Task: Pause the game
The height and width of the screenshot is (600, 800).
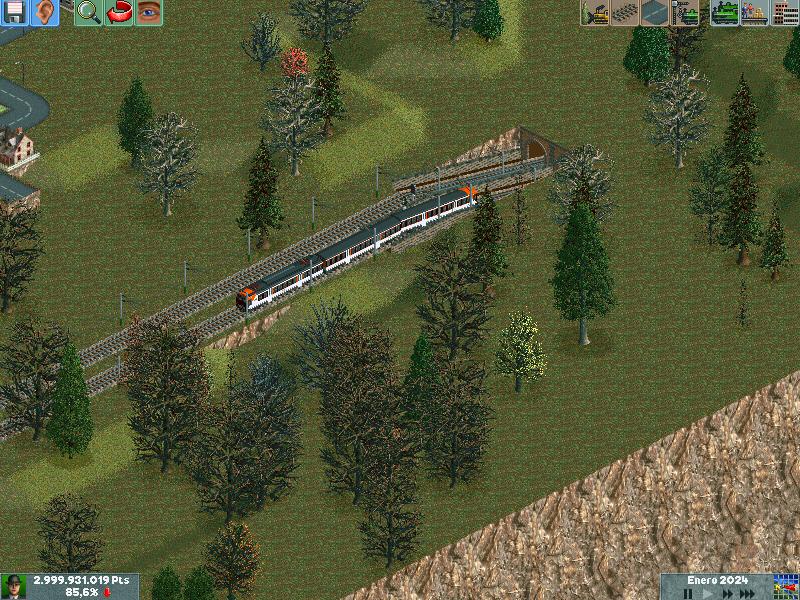Action: (x=689, y=593)
